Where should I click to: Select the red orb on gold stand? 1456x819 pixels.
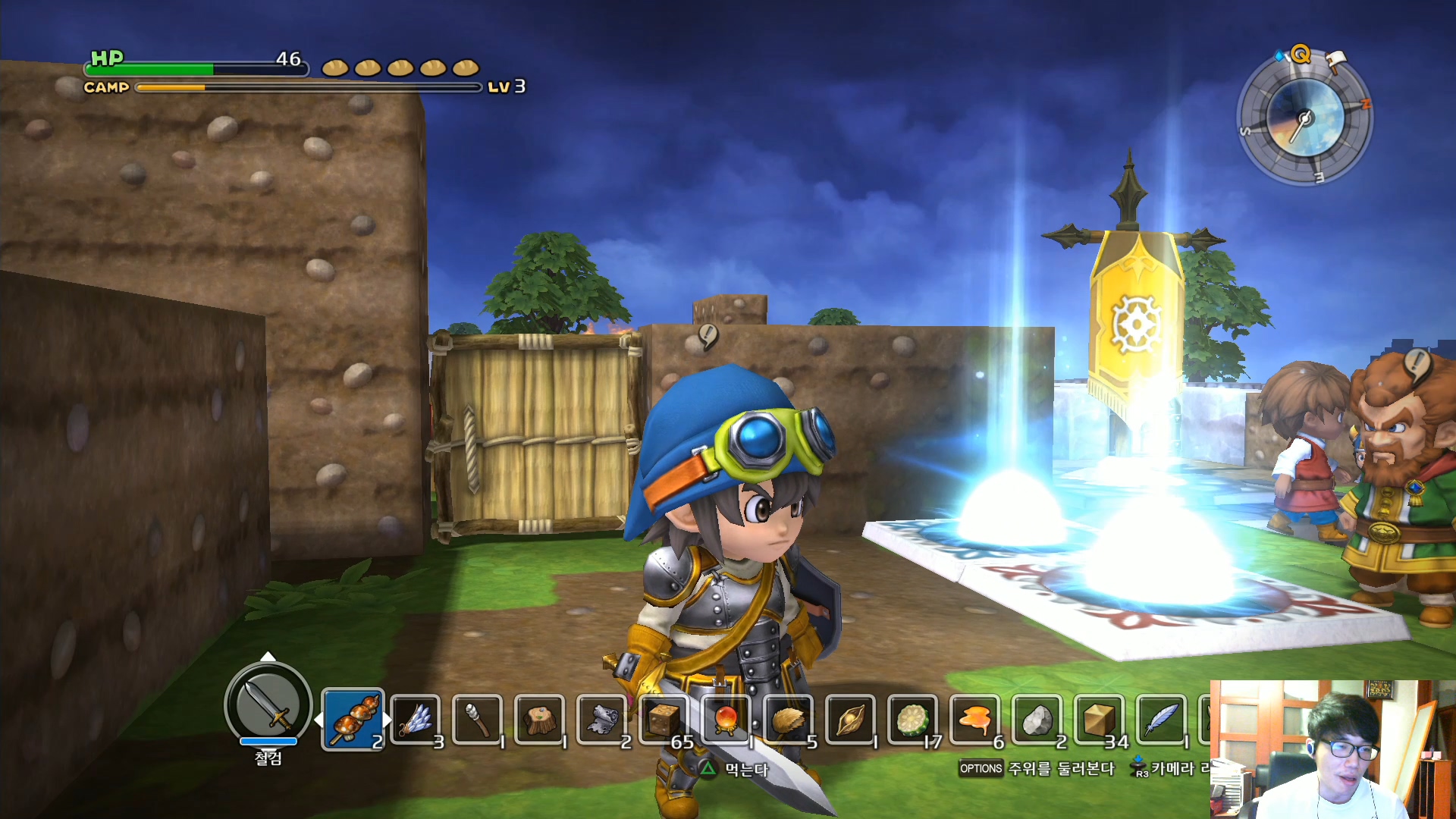point(727,719)
